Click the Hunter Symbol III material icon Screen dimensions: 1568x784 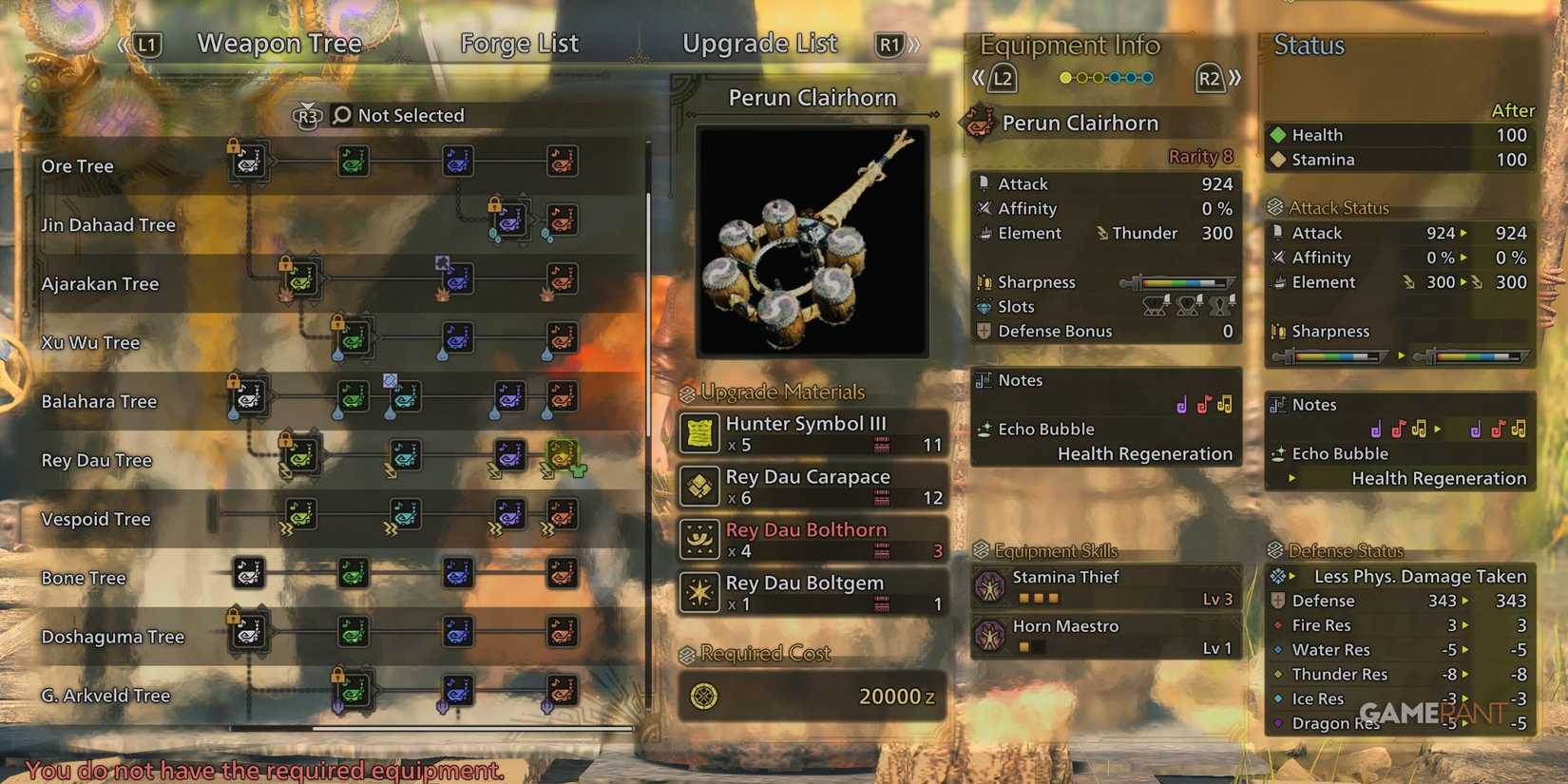point(700,433)
